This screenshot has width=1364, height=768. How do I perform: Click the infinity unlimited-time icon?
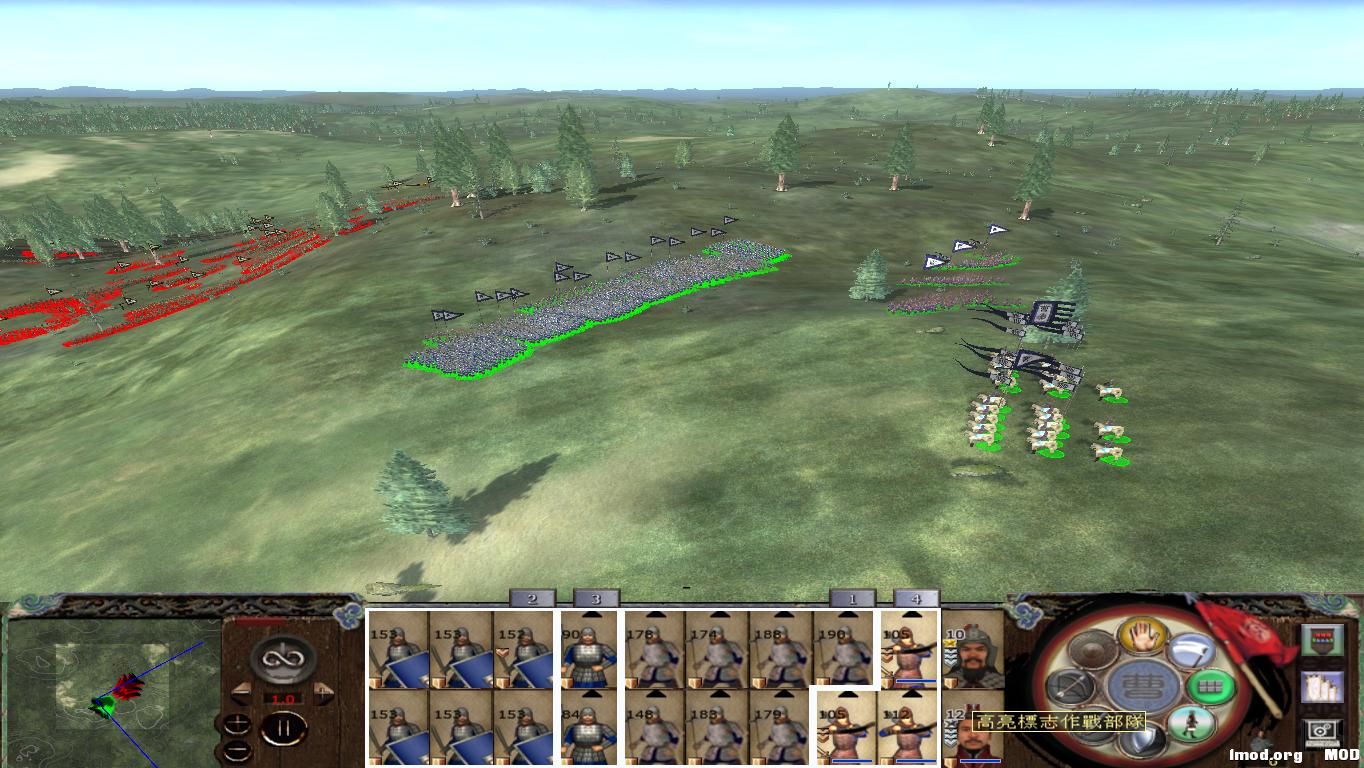282,657
